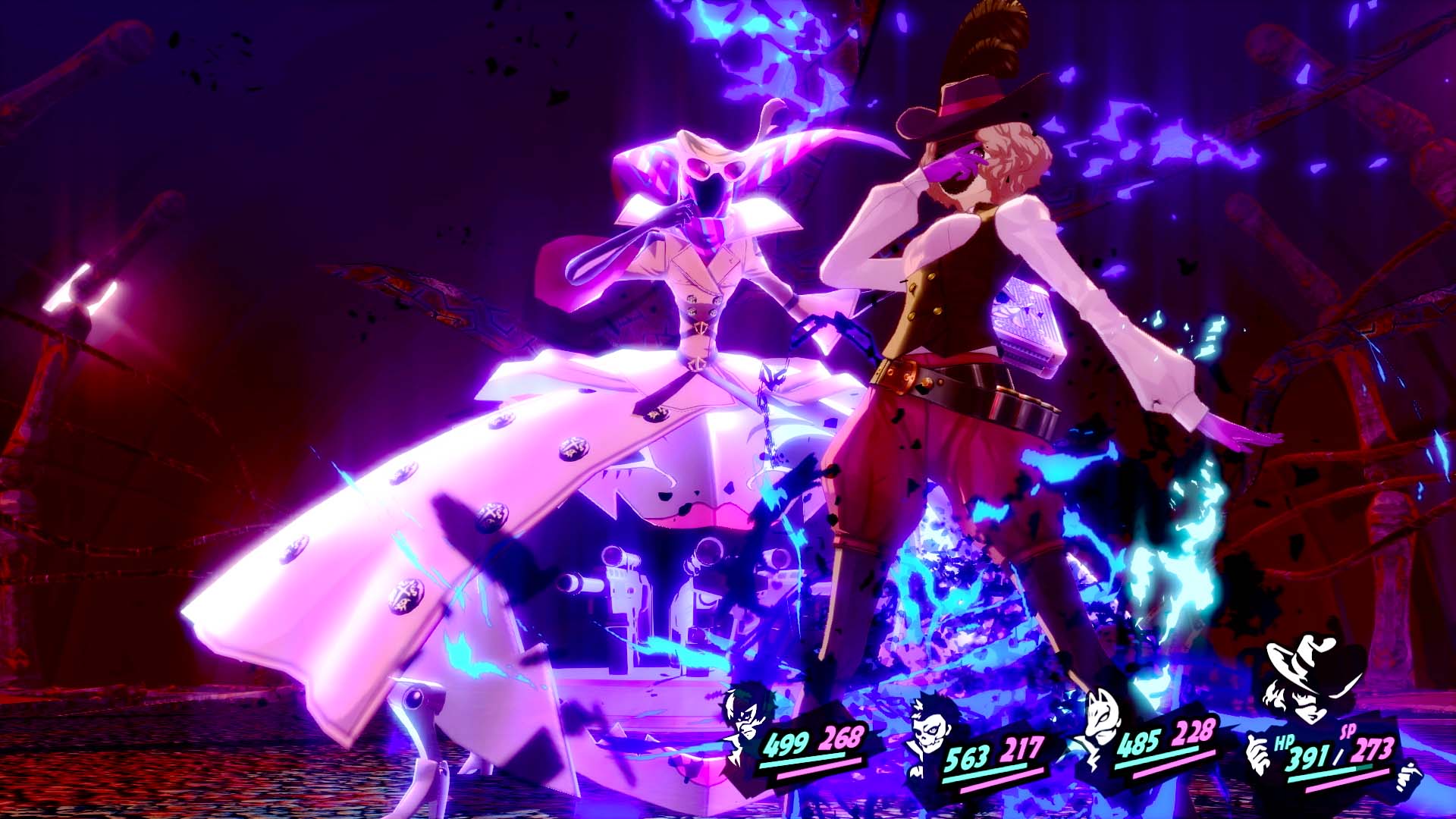Click the HP label beside Noir's stats
Screen dimensions: 1456x819
click(1283, 743)
